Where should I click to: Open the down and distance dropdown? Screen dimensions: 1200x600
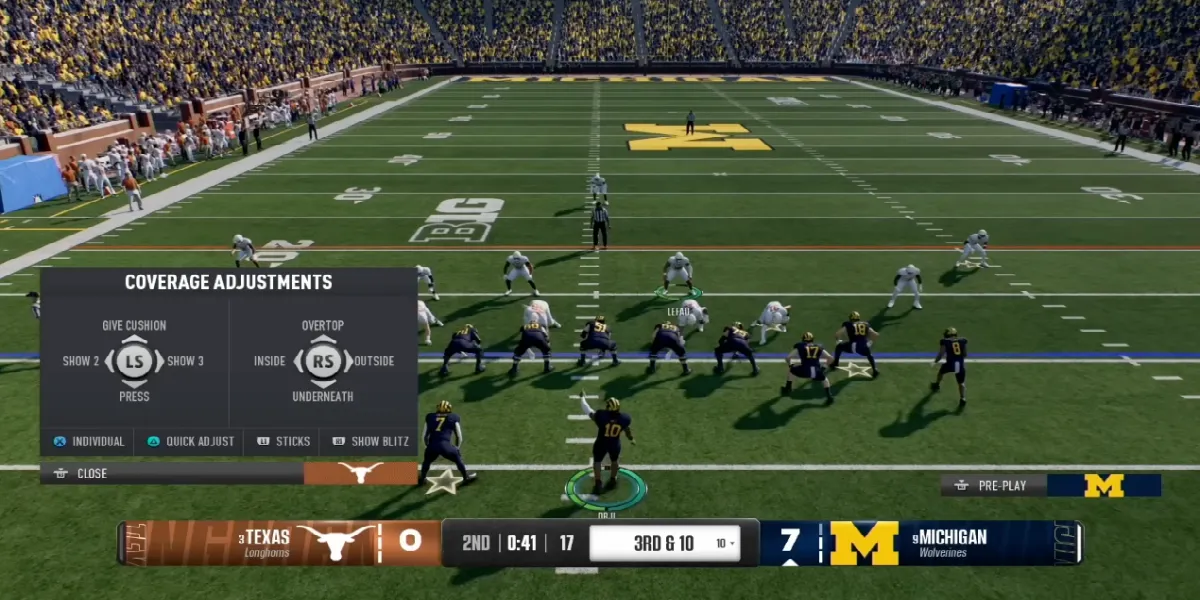coord(726,543)
